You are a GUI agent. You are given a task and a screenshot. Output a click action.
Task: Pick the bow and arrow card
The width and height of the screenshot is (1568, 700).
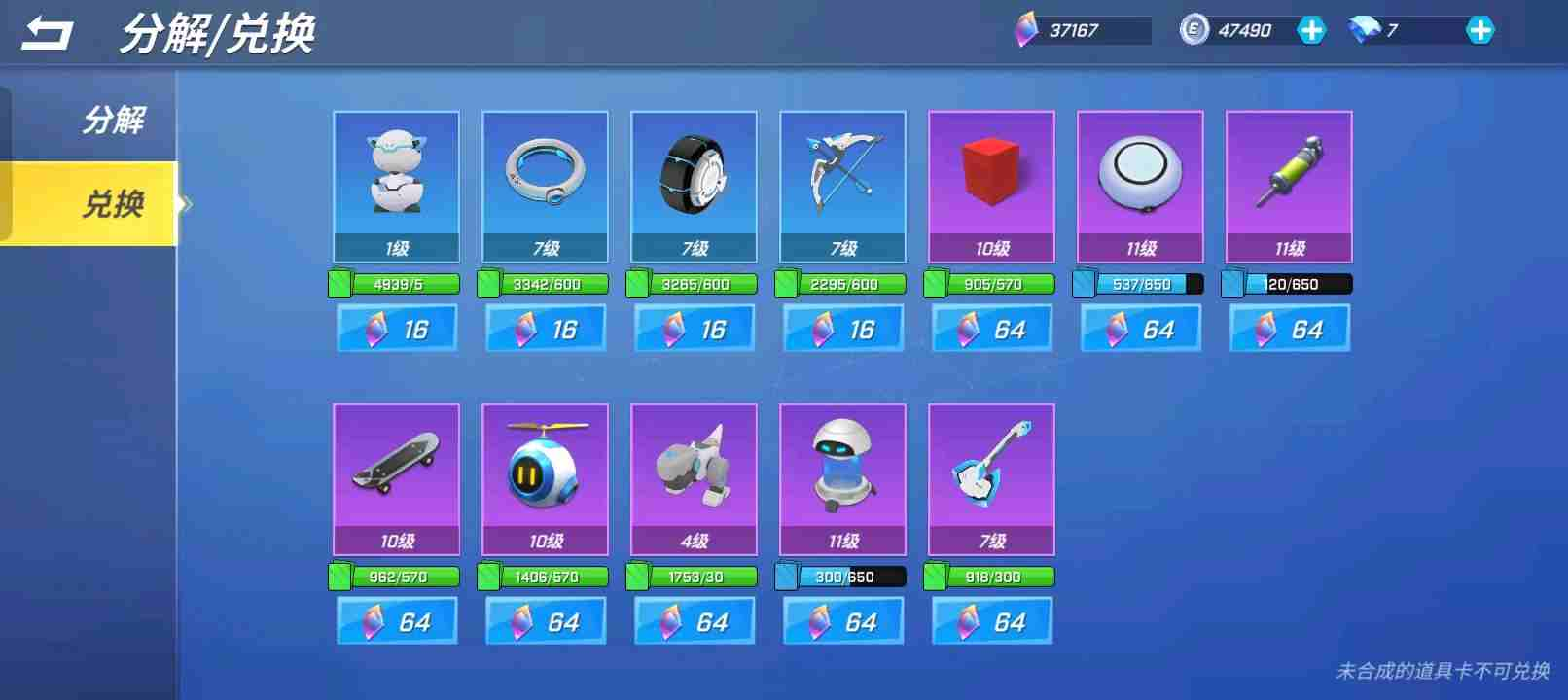(842, 186)
